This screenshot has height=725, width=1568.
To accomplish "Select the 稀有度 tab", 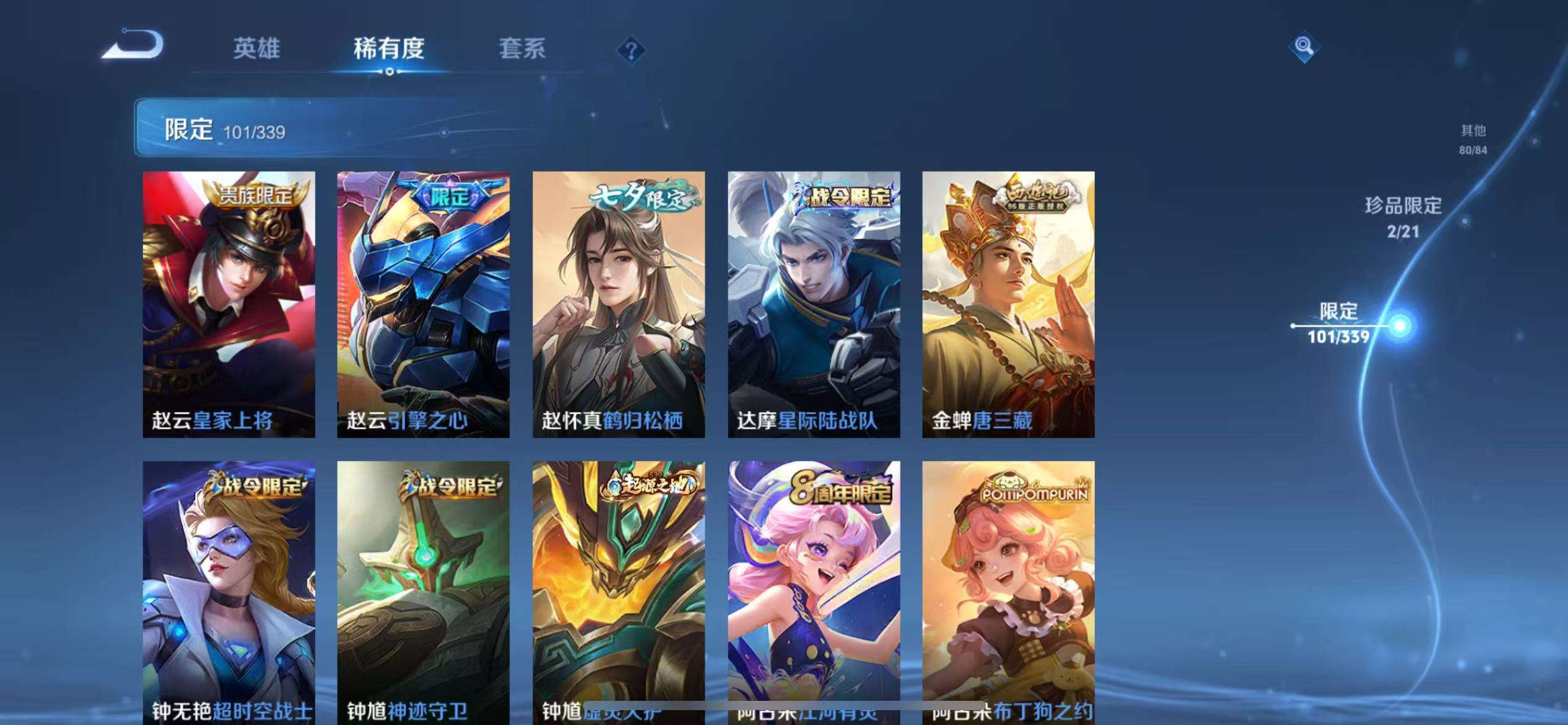I will [x=390, y=50].
